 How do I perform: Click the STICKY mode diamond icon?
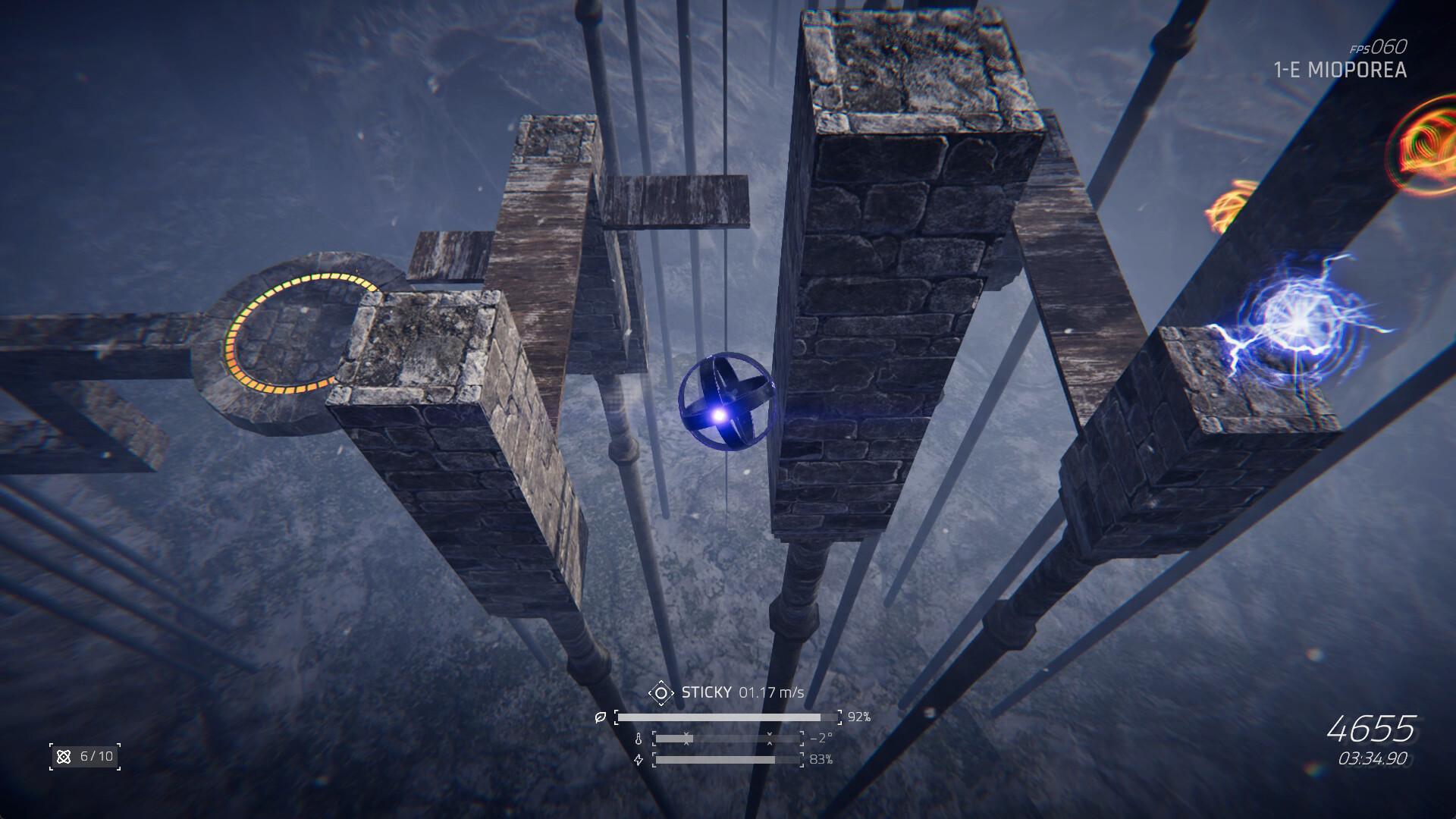(661, 692)
